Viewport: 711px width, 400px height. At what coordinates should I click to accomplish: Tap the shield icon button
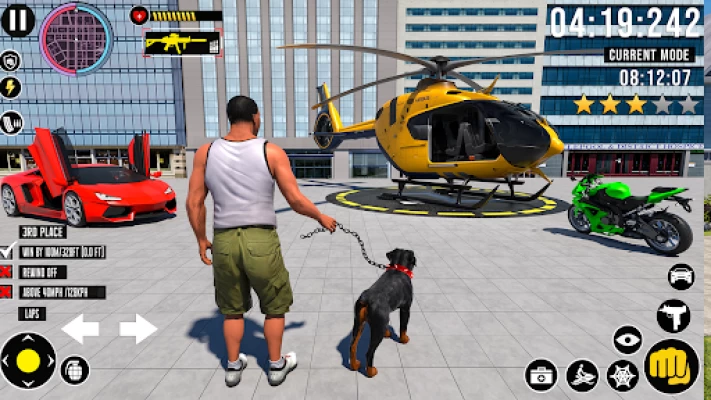coord(11,62)
